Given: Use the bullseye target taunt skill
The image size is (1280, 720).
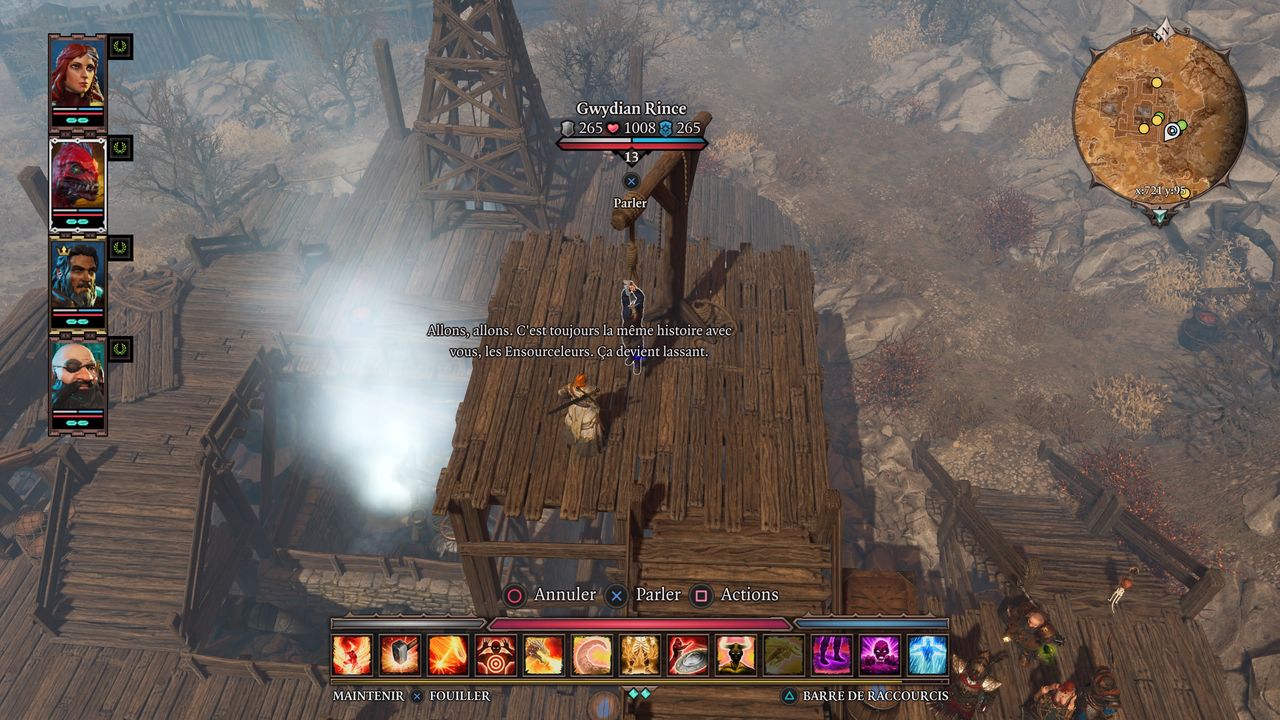Looking at the screenshot, I should point(496,655).
